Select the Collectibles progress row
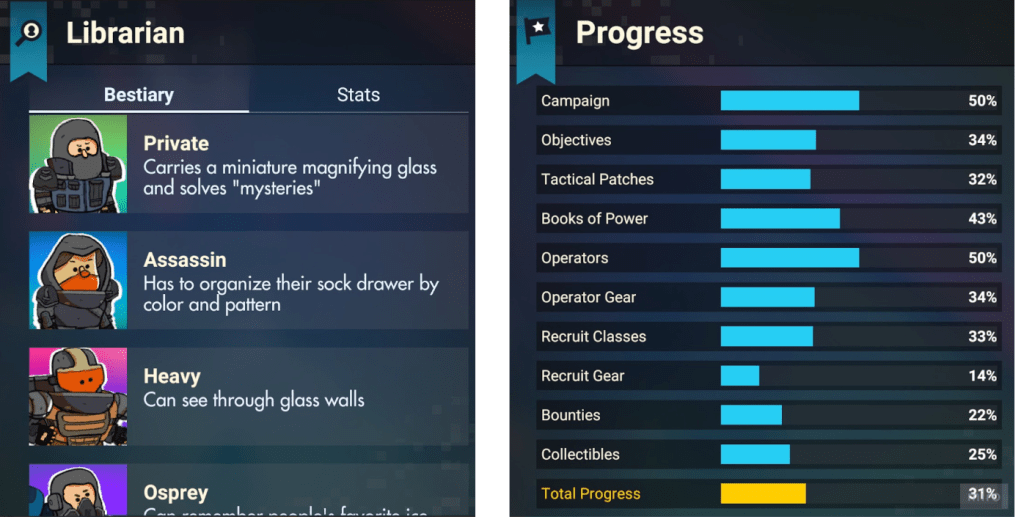This screenshot has width=1024, height=525. [768, 454]
